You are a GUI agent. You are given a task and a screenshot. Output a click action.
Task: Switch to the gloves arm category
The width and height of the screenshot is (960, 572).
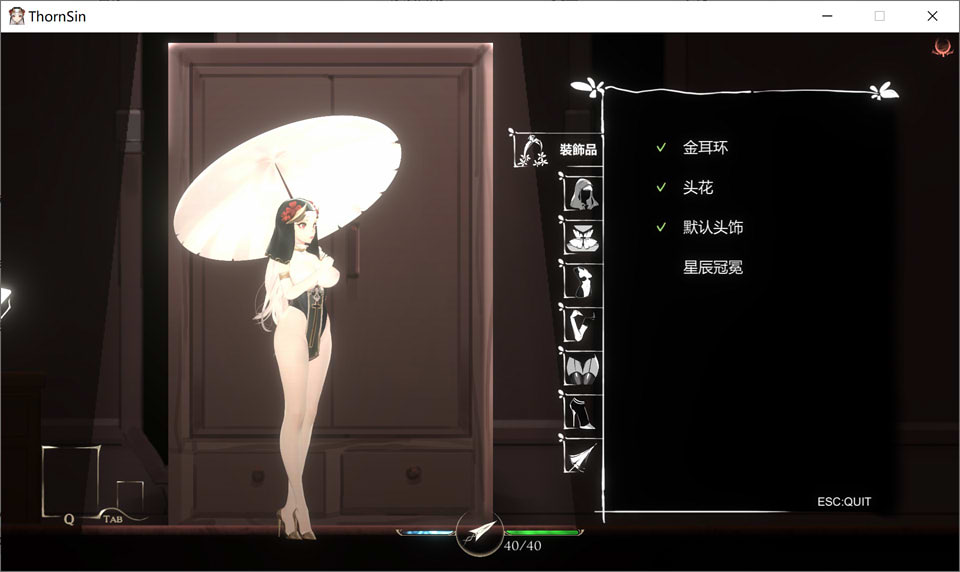point(581,325)
